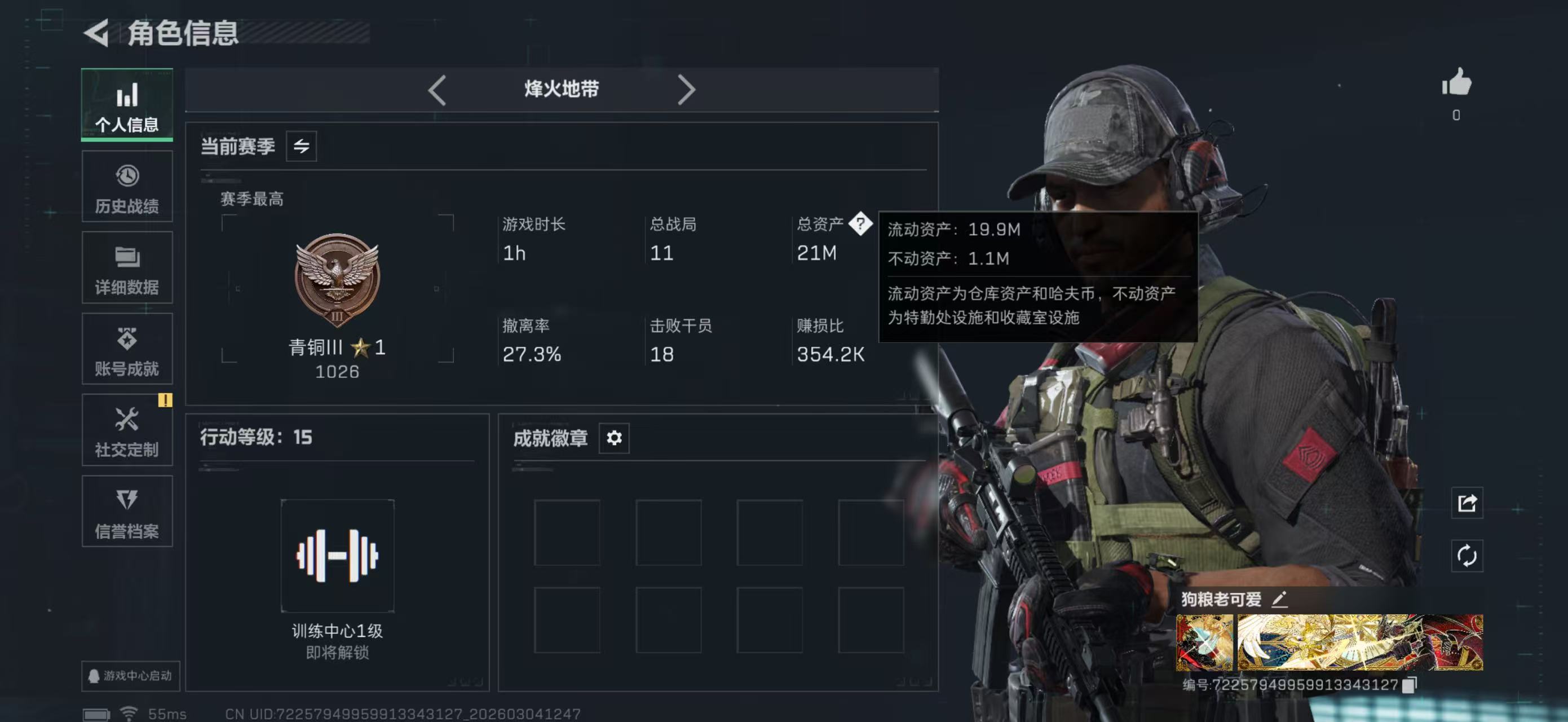Click the question mark next to 总资产
This screenshot has height=722, width=1568.
coord(860,224)
